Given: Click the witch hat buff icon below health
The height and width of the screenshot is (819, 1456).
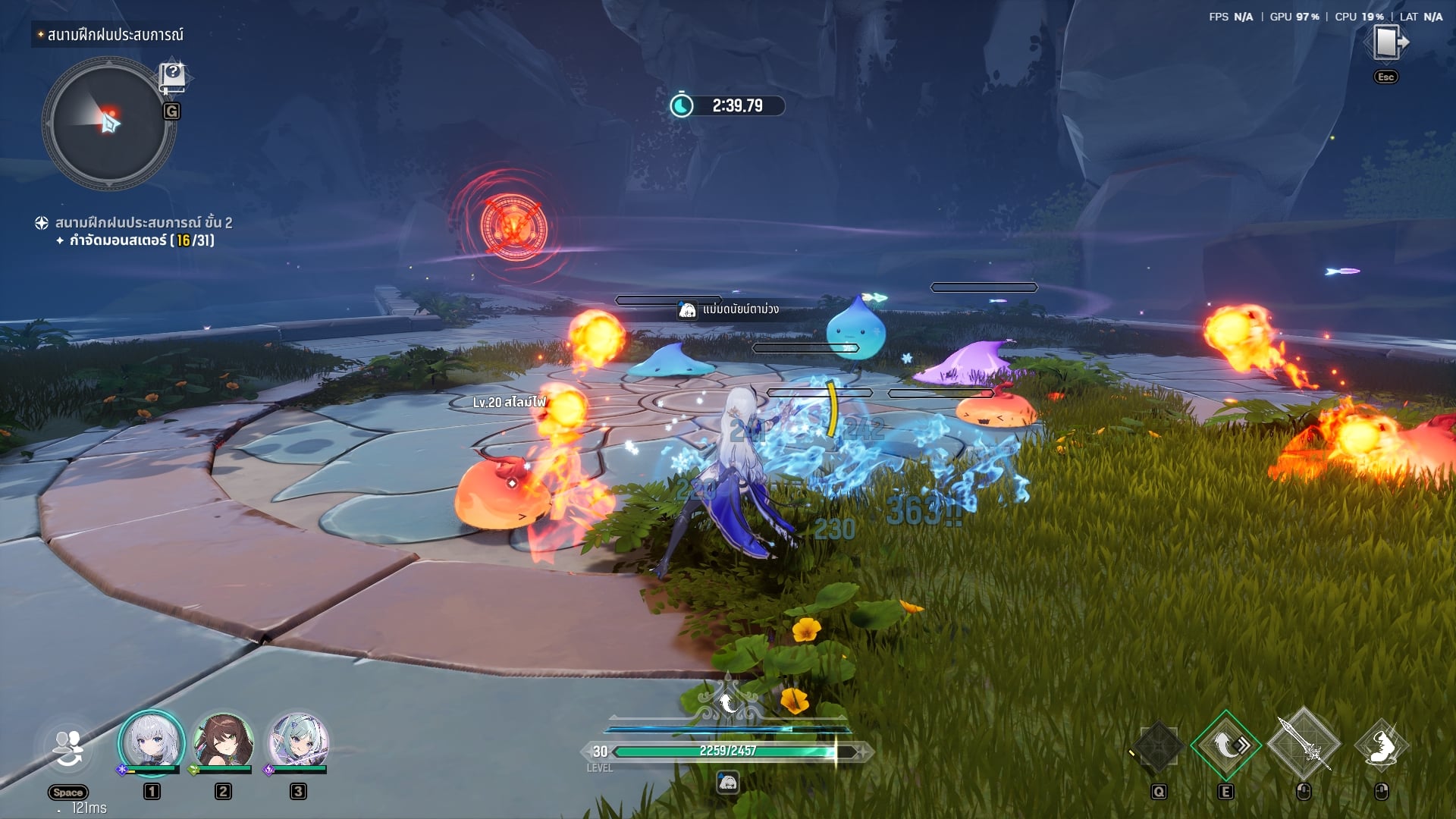Looking at the screenshot, I should 728,782.
